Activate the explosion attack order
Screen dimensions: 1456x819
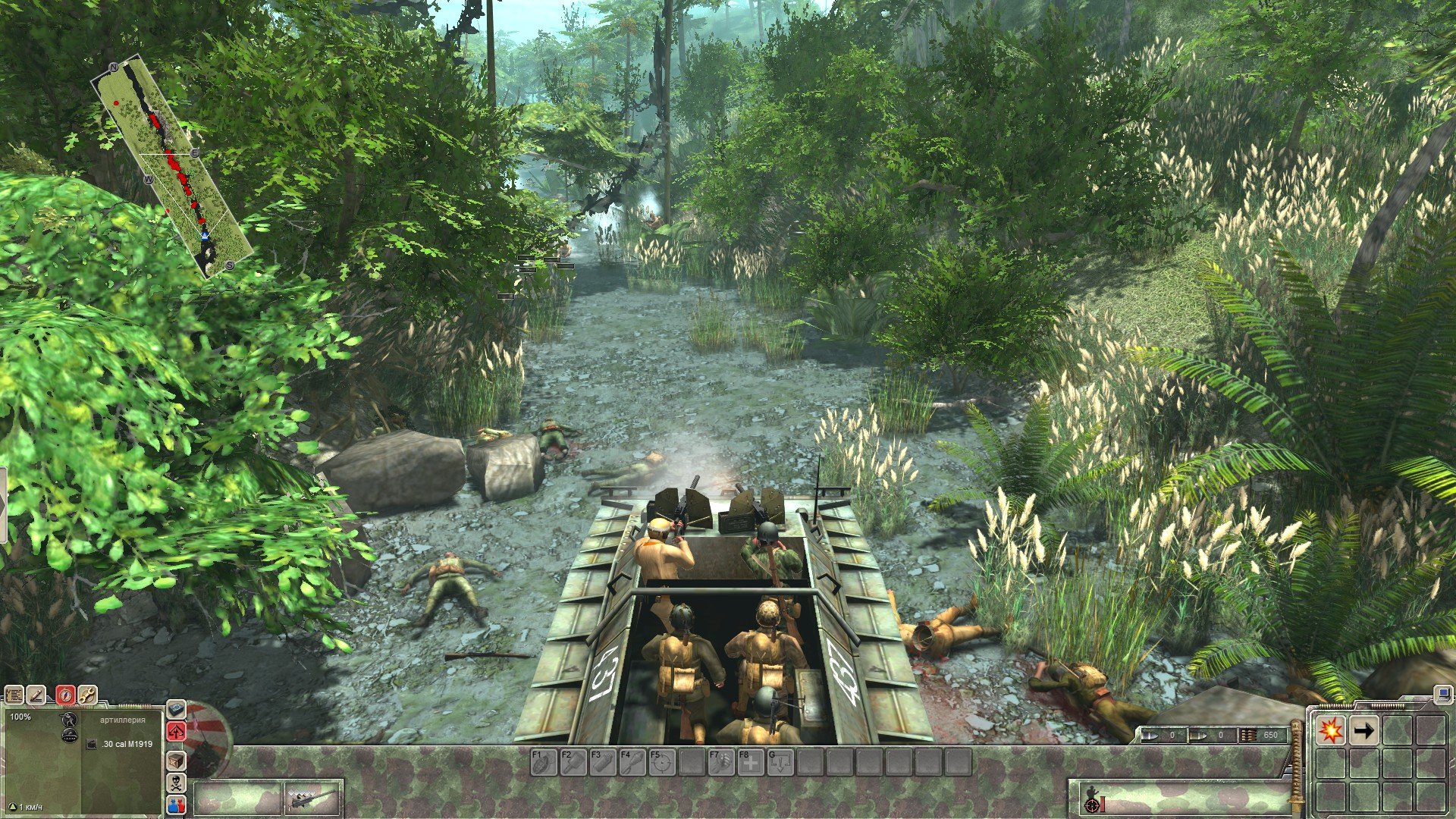tap(1330, 730)
